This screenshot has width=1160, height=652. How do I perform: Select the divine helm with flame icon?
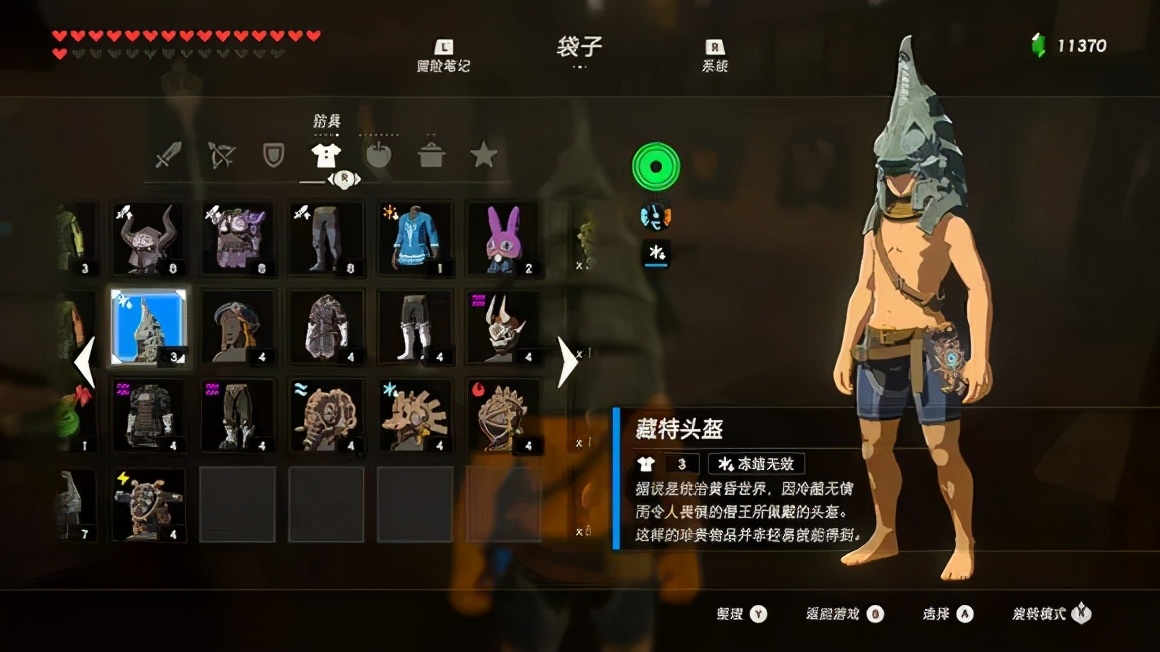click(x=502, y=415)
